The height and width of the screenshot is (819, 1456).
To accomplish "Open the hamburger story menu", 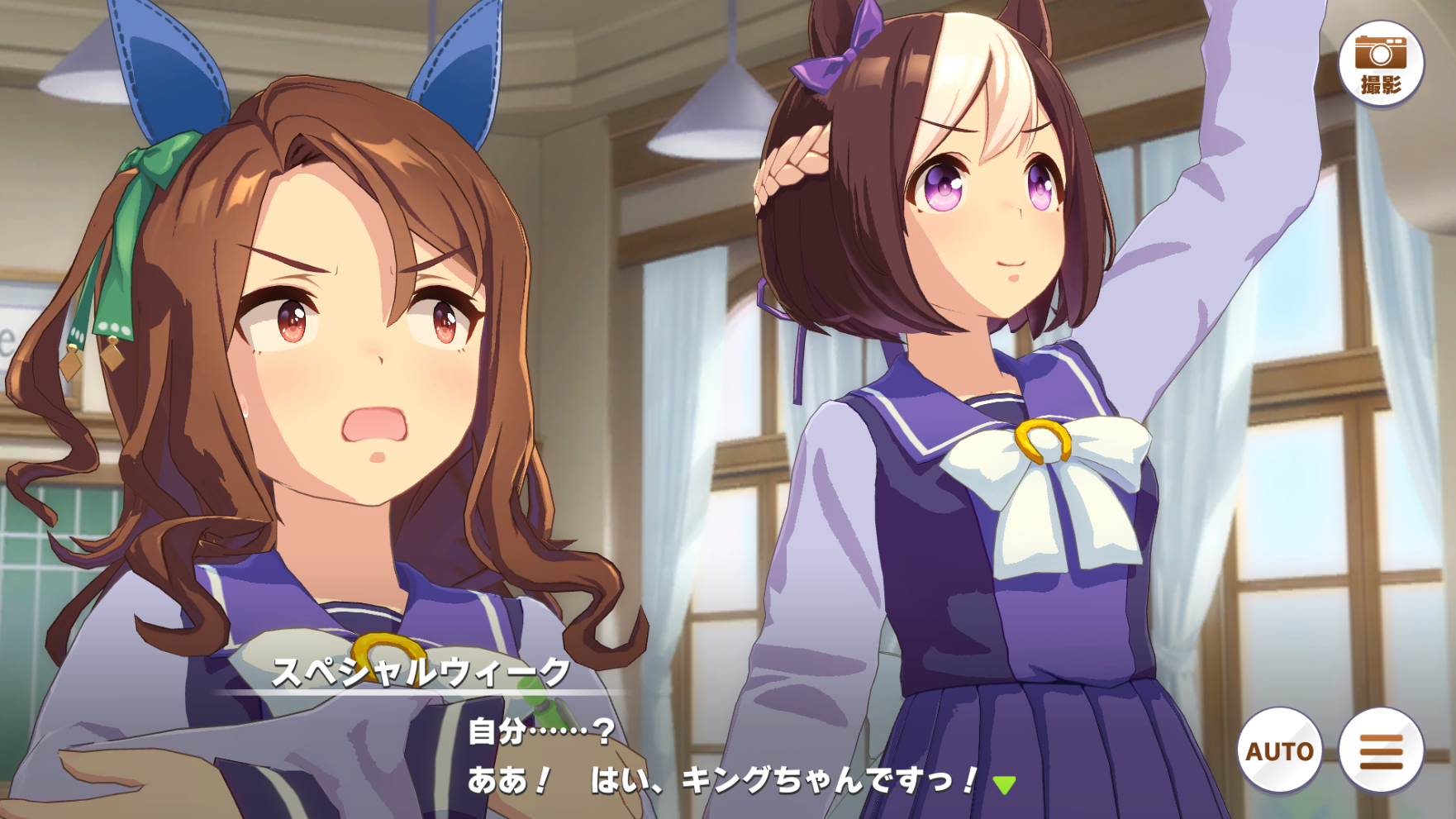I will coord(1381,750).
